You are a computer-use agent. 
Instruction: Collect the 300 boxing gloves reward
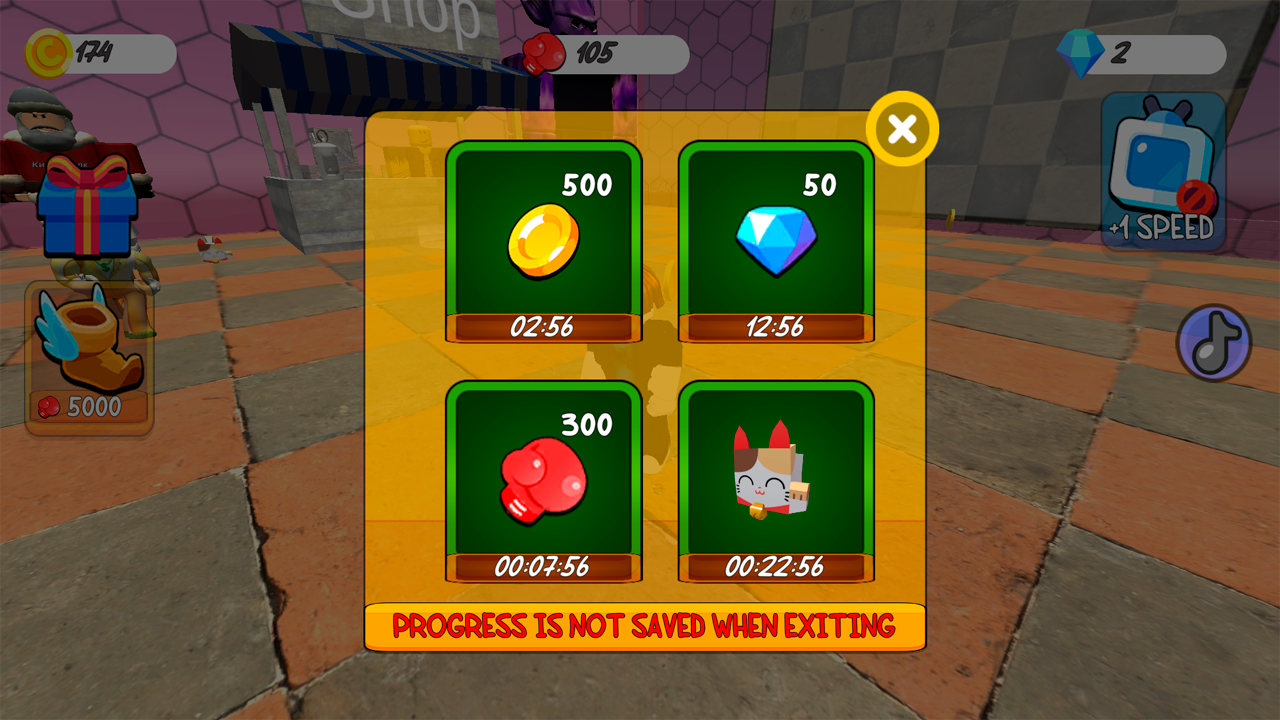point(543,480)
